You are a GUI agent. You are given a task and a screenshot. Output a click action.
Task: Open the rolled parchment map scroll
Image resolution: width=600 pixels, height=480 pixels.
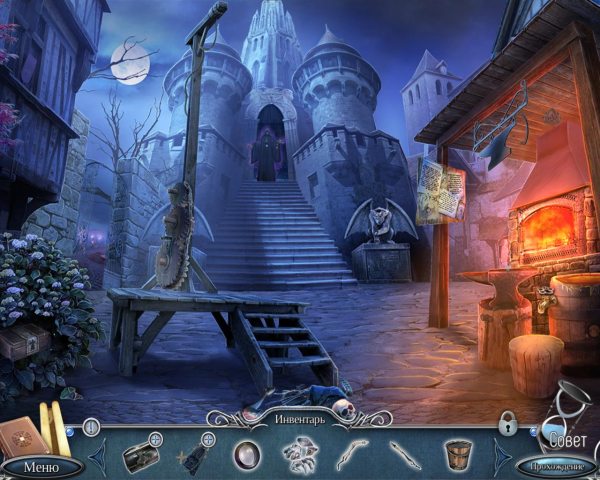coord(46,424)
